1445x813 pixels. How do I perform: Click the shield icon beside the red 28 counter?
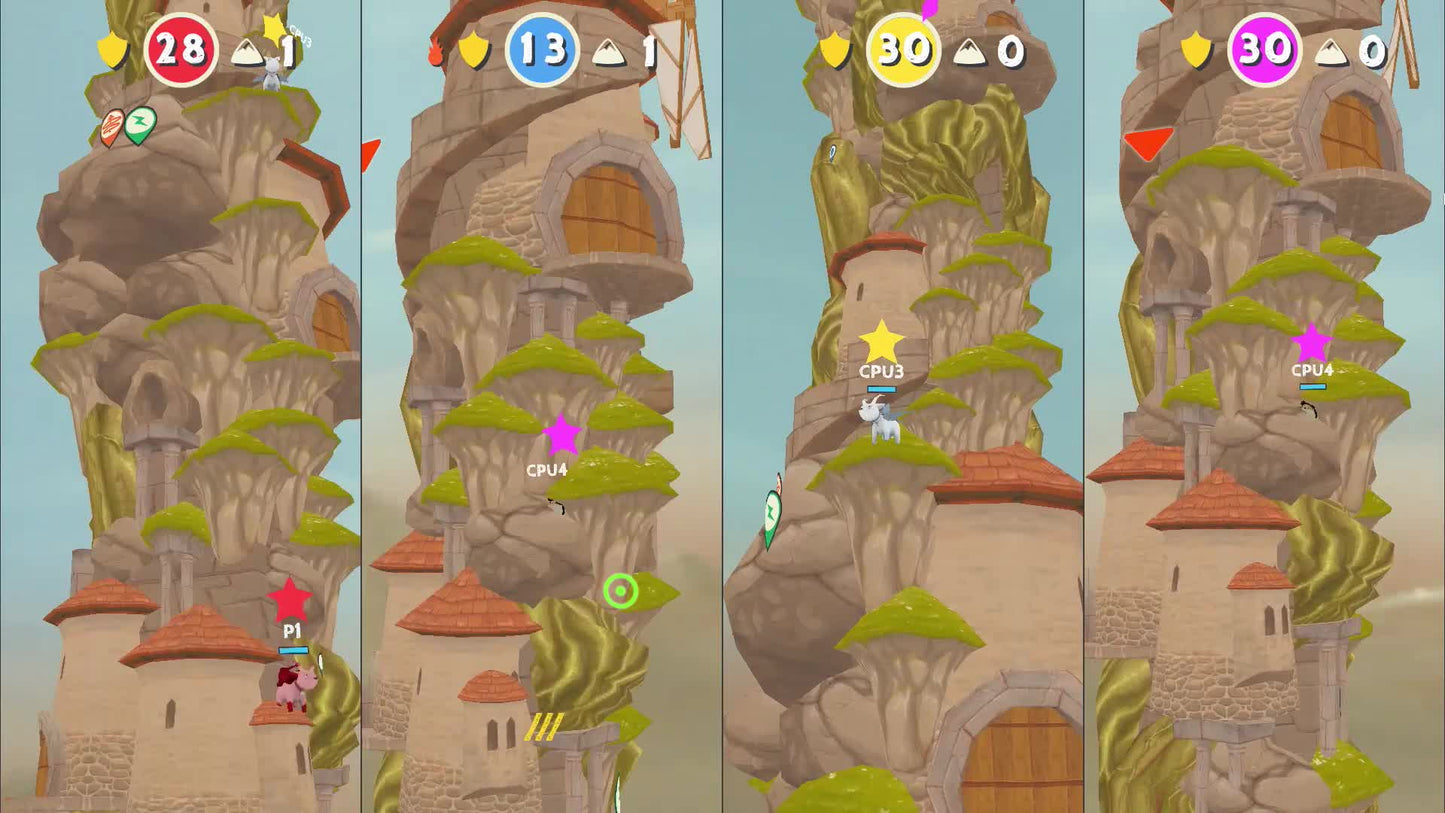[111, 49]
